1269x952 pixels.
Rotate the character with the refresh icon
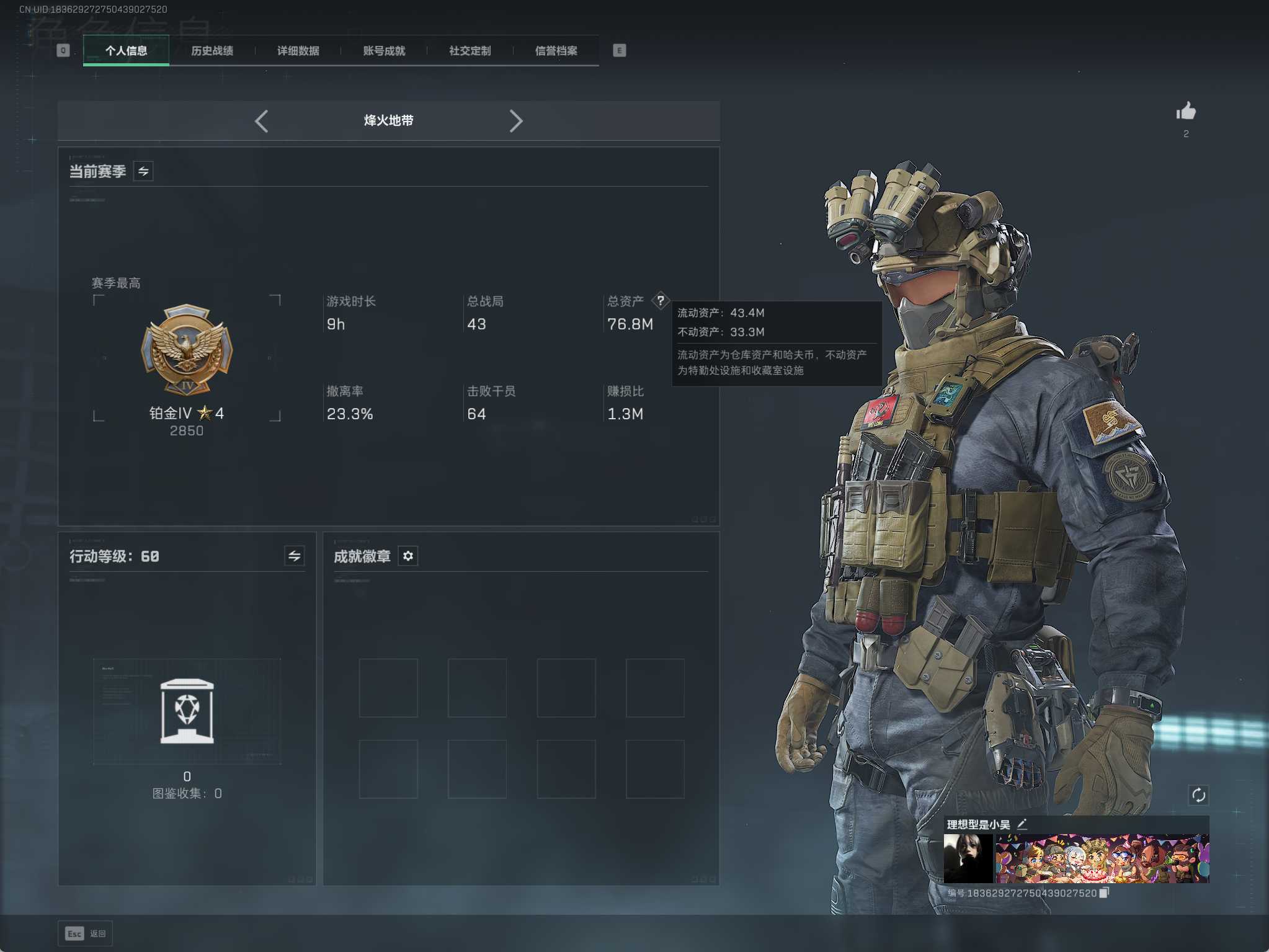[1198, 795]
